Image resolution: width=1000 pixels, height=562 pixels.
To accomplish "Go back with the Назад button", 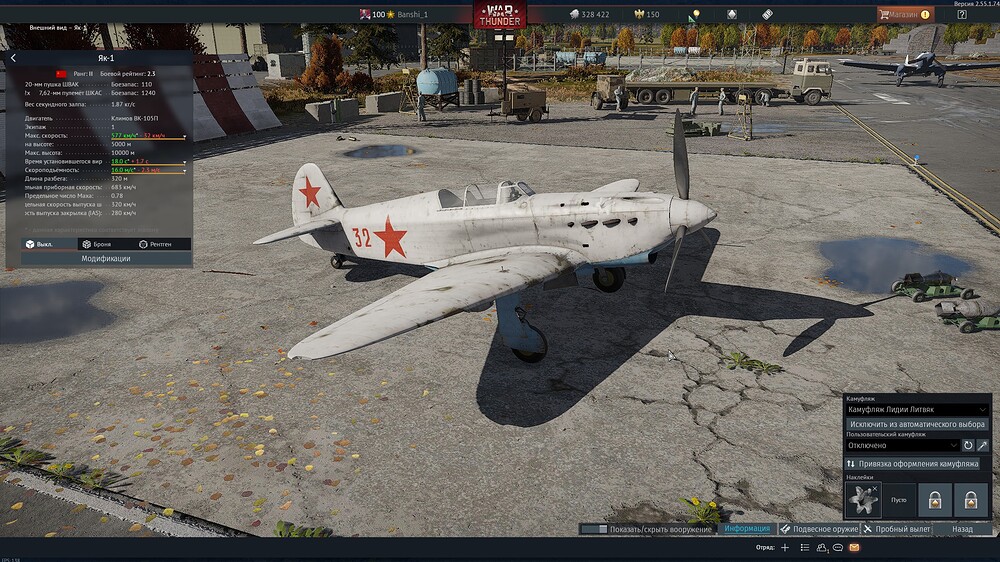I will 962,528.
